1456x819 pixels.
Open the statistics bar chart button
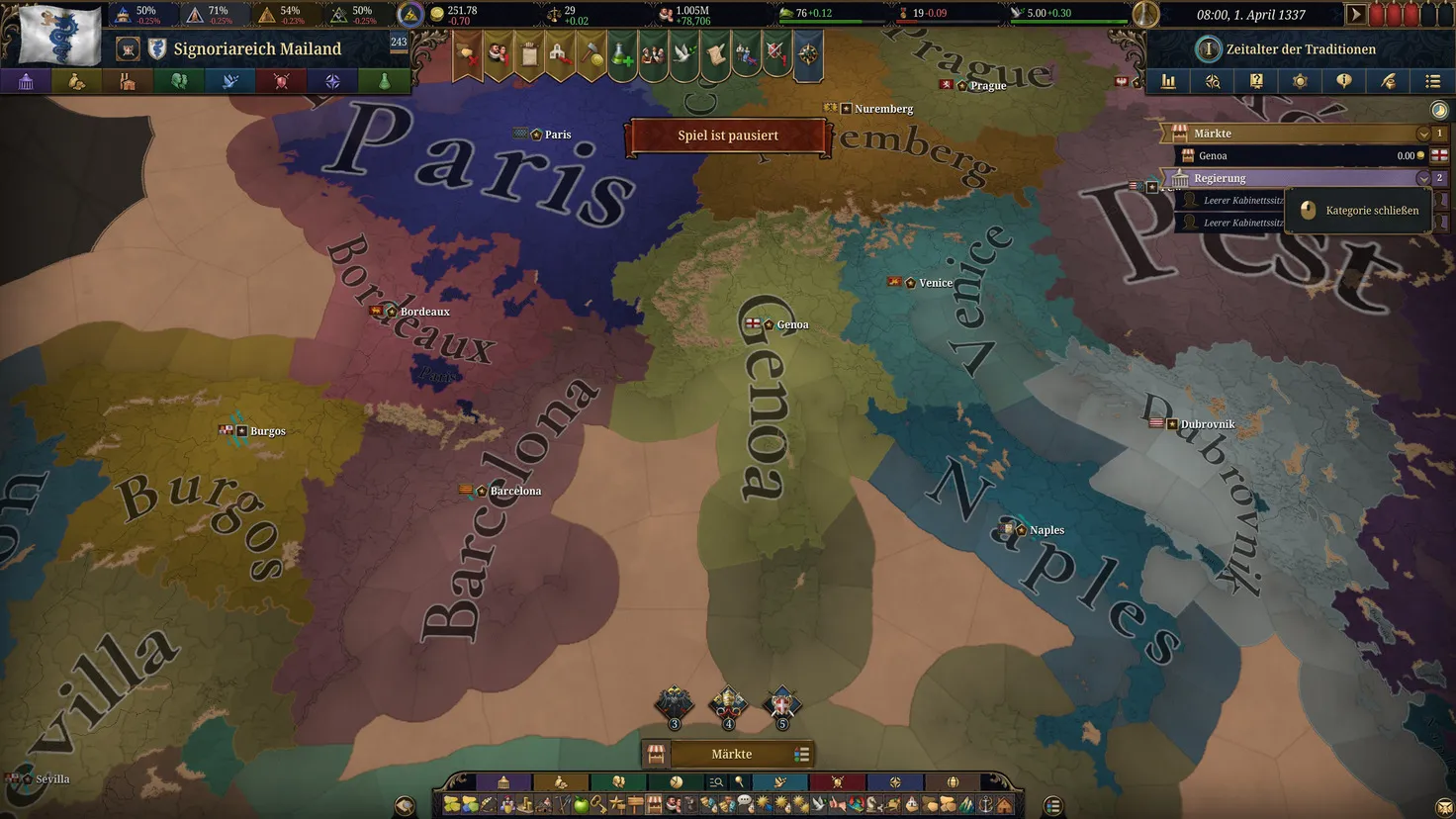pos(1168,81)
